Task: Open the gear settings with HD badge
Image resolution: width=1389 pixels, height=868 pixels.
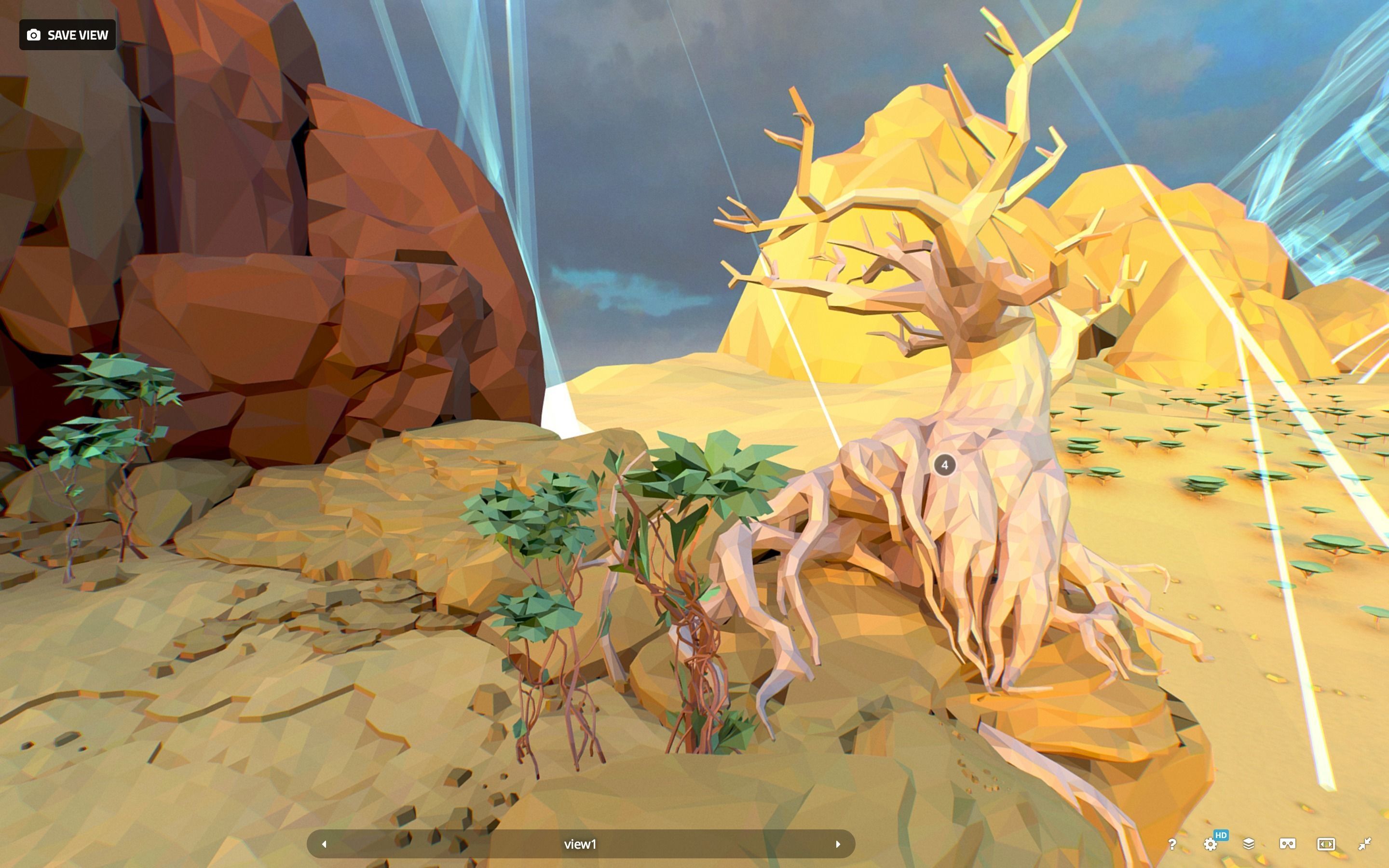Action: [1211, 844]
